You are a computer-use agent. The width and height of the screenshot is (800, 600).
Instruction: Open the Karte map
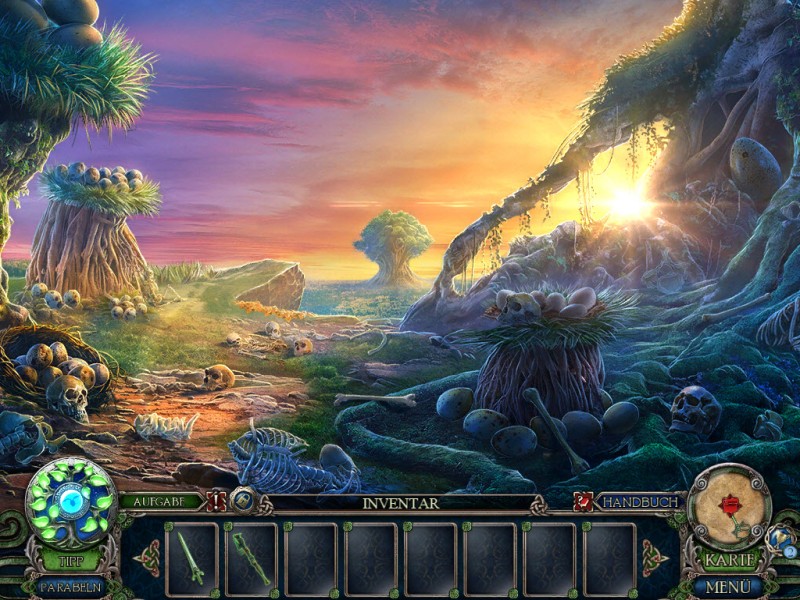729,561
